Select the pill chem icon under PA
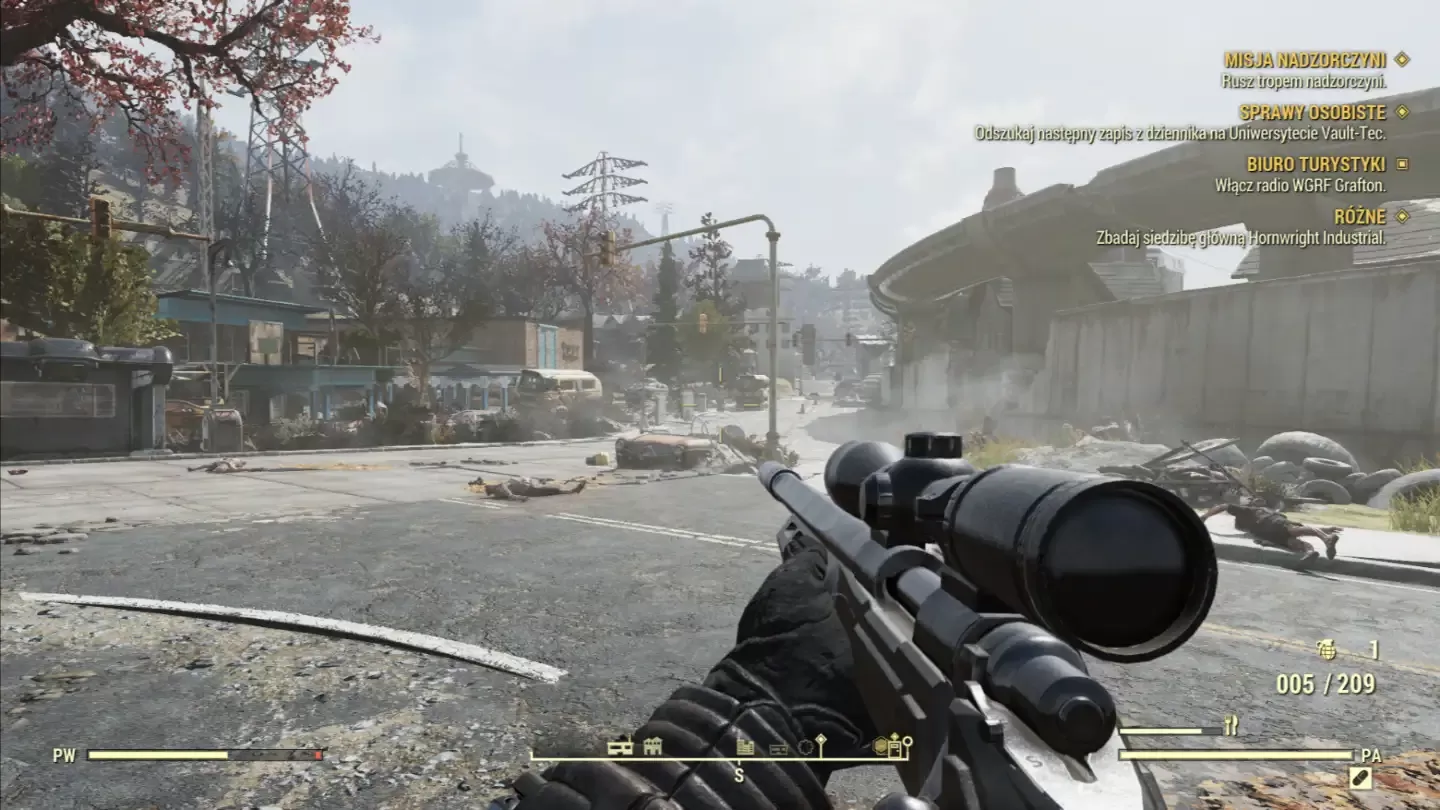 click(x=1360, y=777)
